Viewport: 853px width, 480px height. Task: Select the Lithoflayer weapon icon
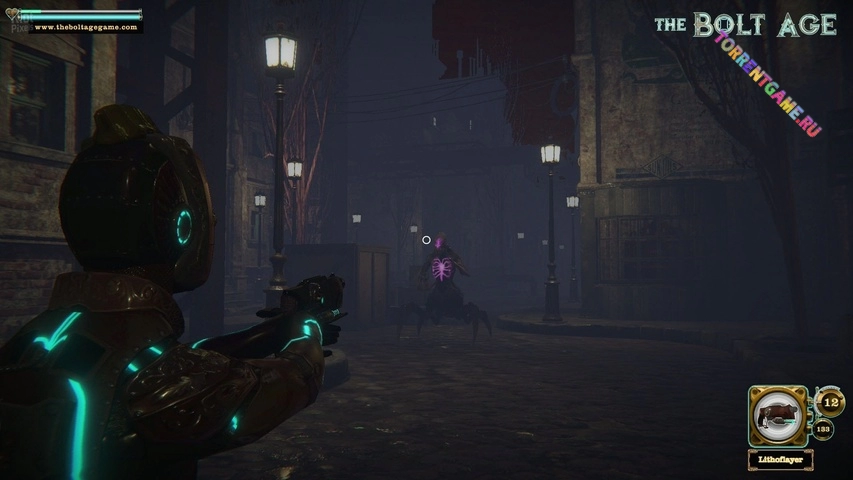tap(779, 415)
